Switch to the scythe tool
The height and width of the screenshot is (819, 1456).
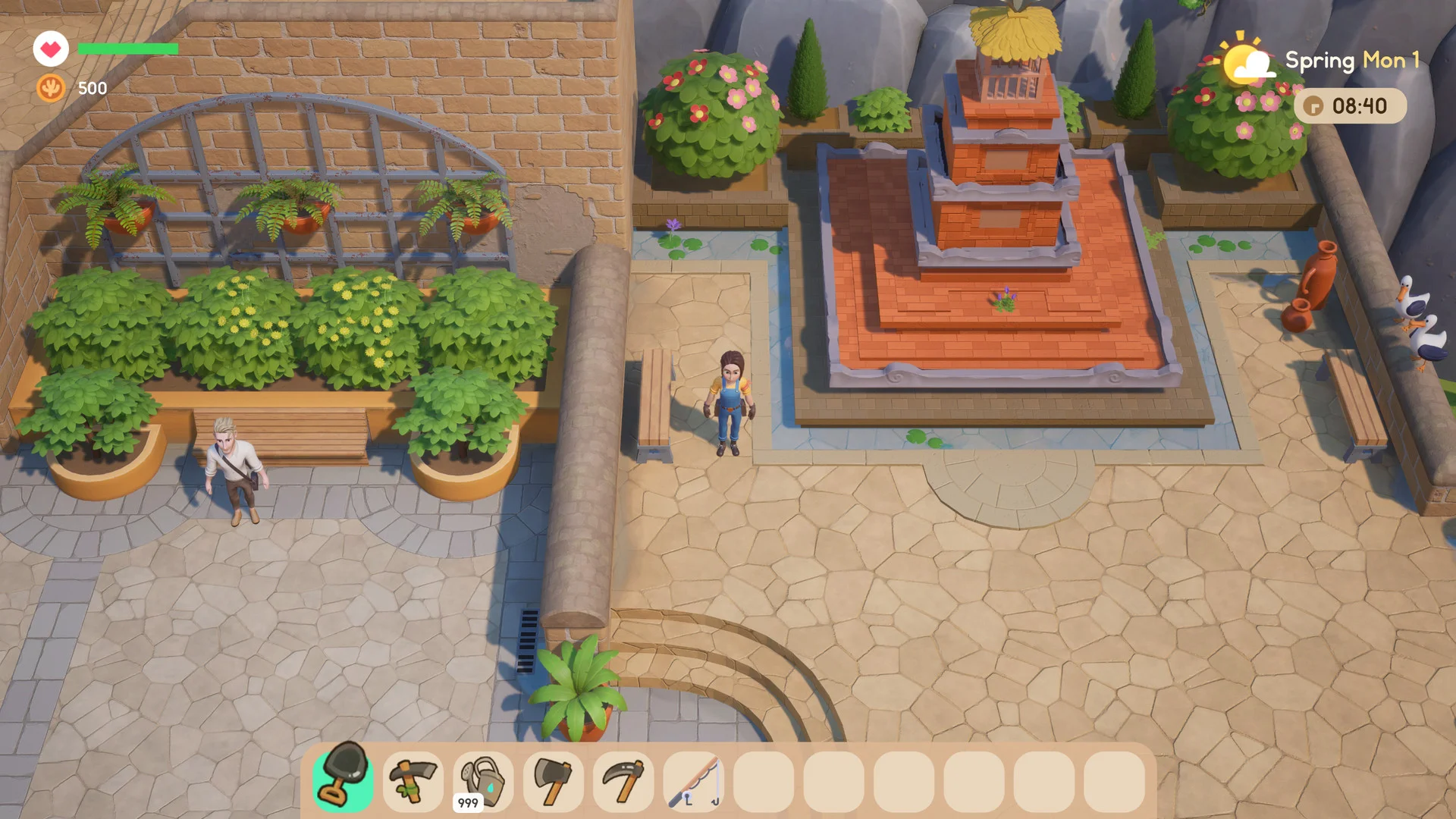[x=623, y=781]
